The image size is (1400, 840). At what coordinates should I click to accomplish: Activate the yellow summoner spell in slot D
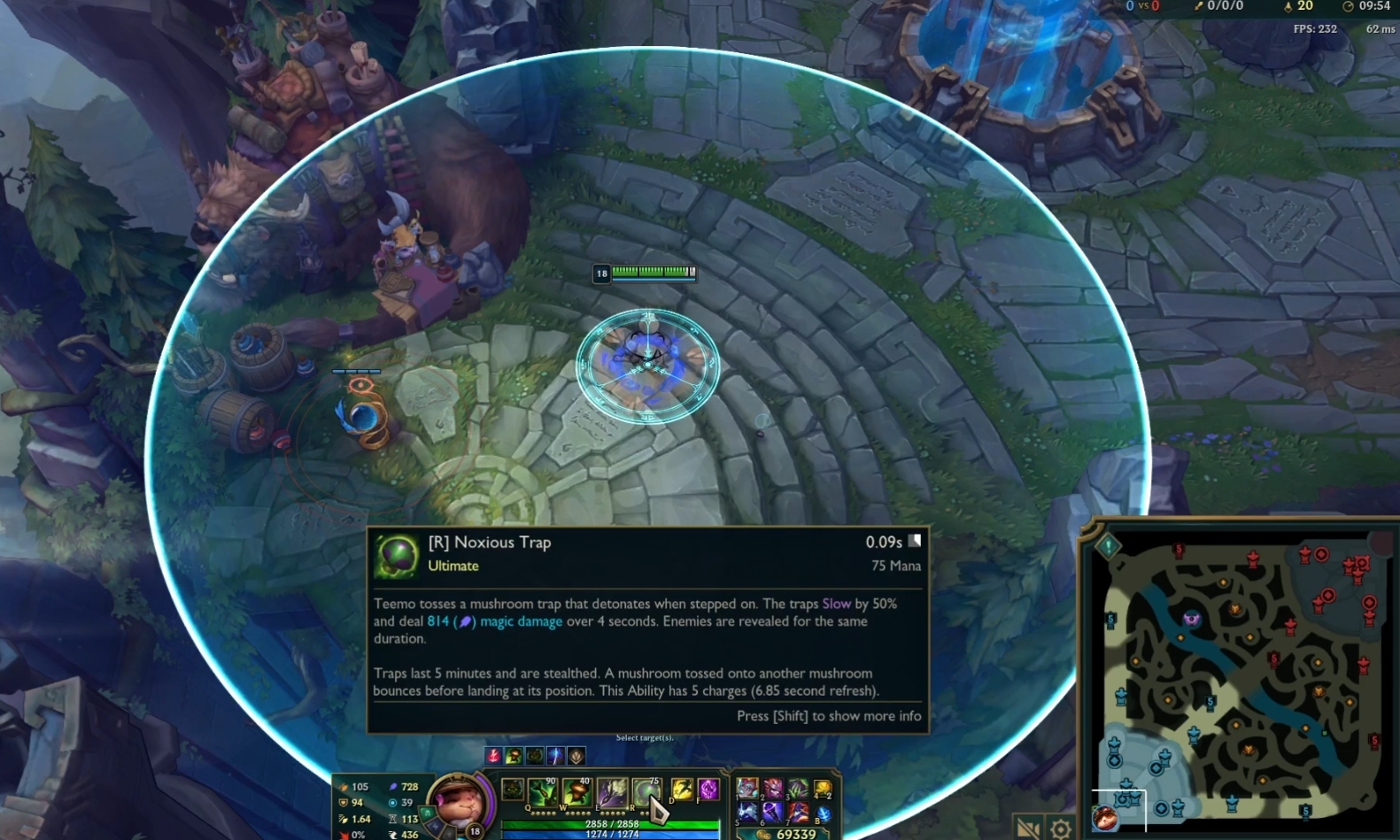(x=682, y=788)
